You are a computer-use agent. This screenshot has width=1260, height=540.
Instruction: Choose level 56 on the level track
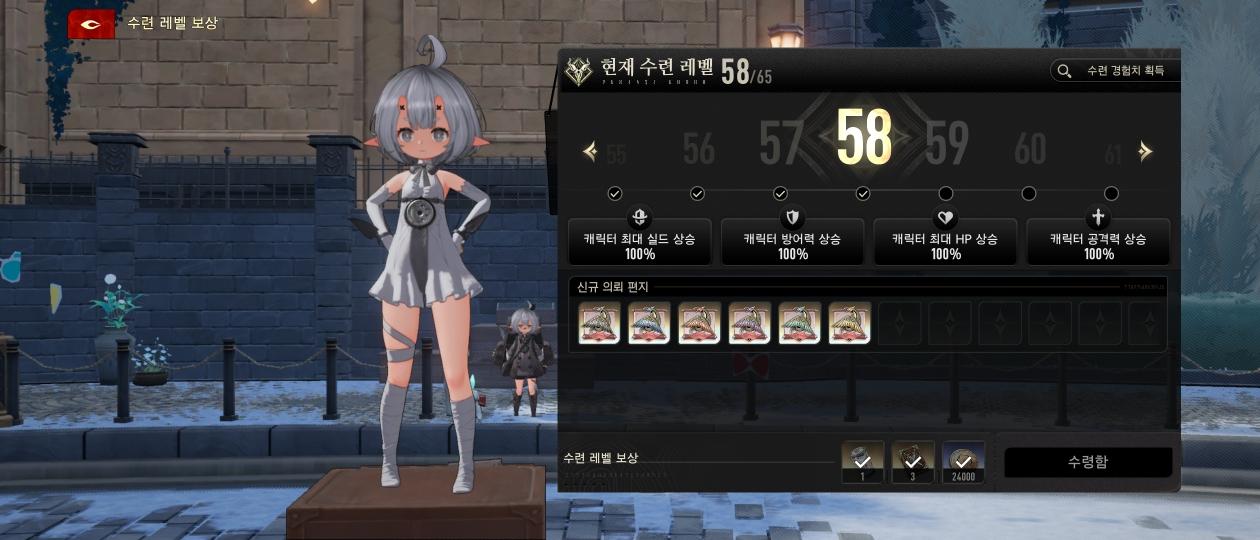(x=698, y=150)
